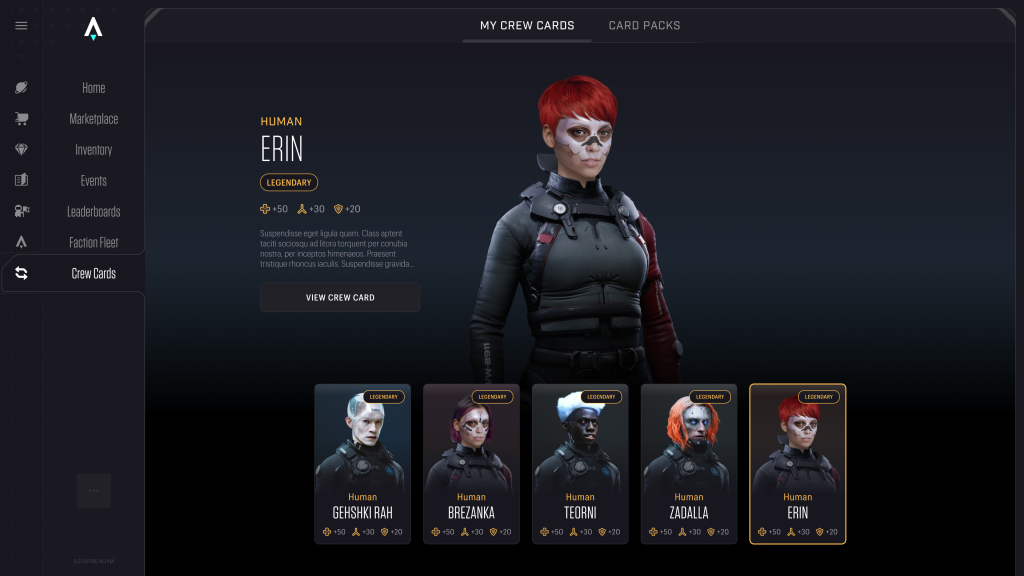The width and height of the screenshot is (1024, 576).
Task: View the Leaderboards
Action: click(93, 212)
